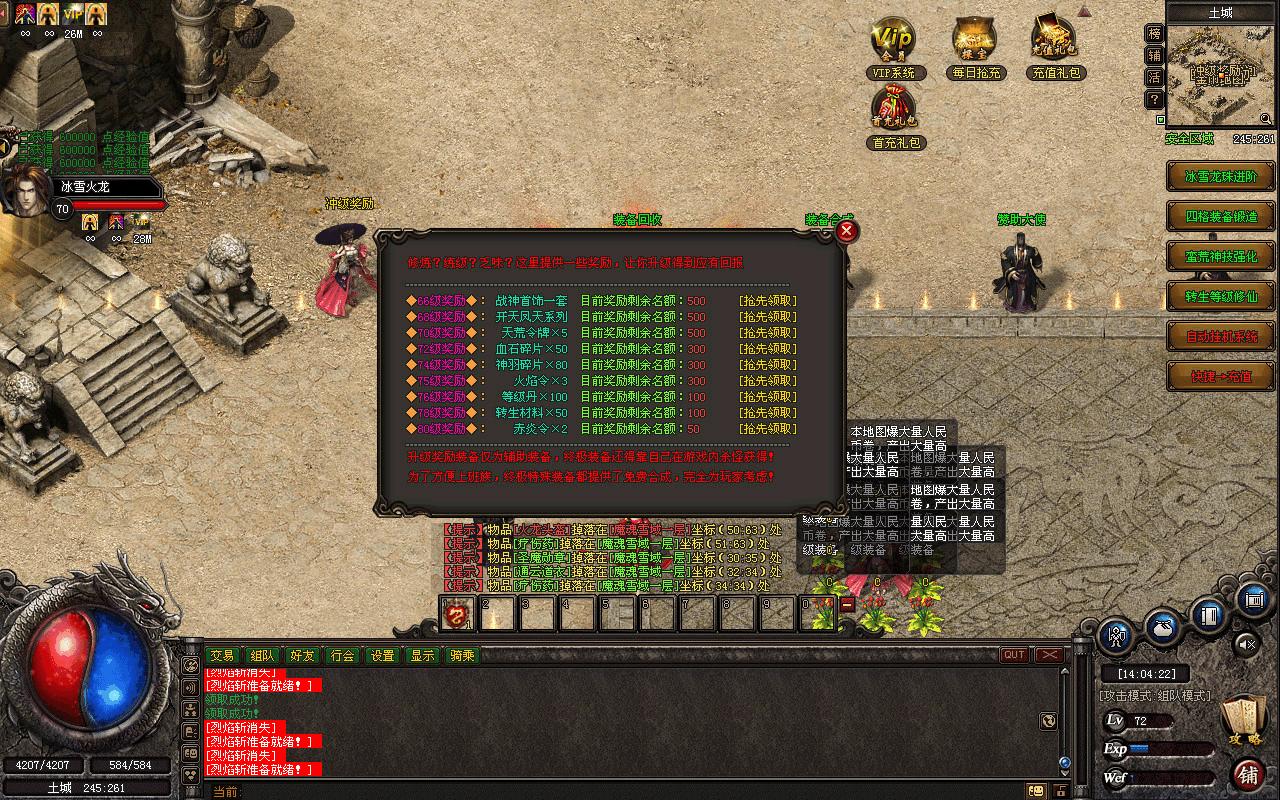Open the bag inventory icon

coord(1164,626)
